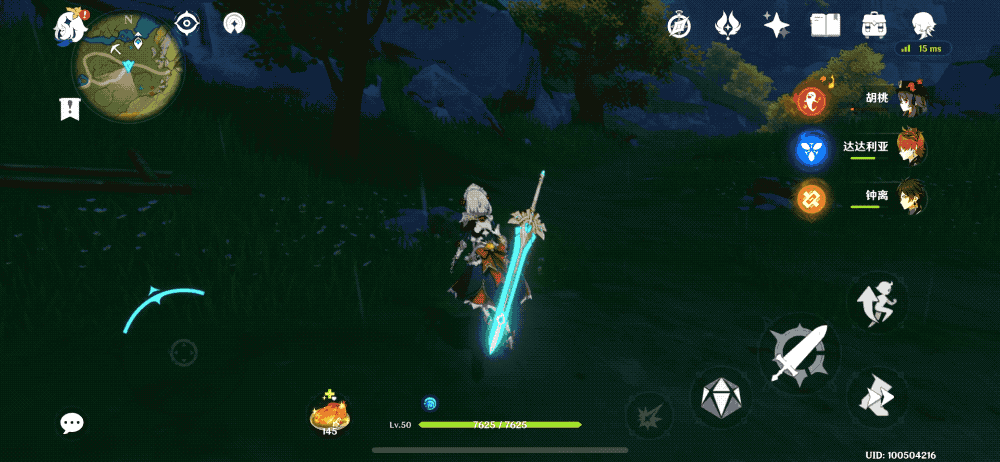Open the wish star icon

776,26
